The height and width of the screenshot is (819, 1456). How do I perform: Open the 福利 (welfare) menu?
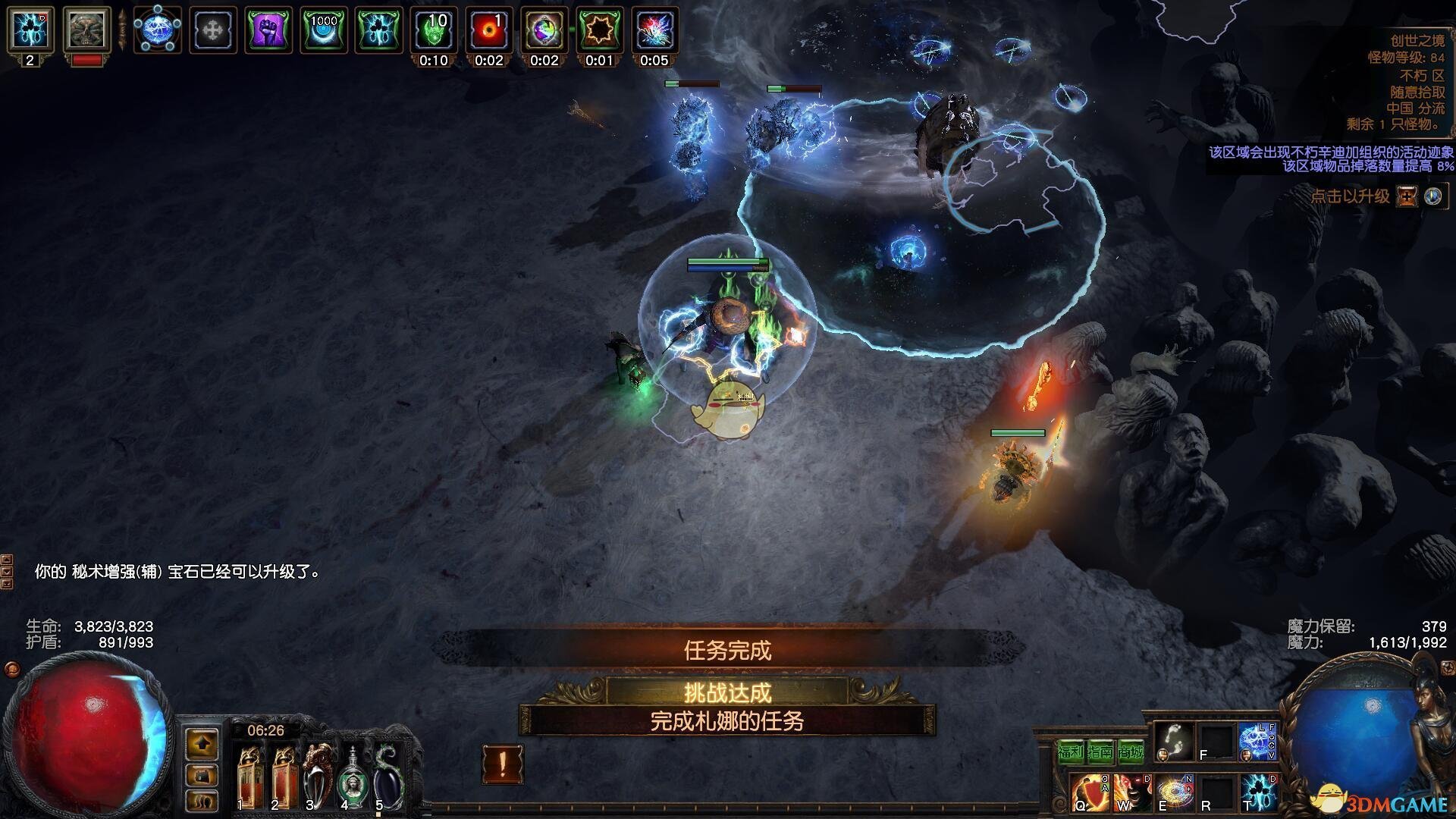[1071, 752]
